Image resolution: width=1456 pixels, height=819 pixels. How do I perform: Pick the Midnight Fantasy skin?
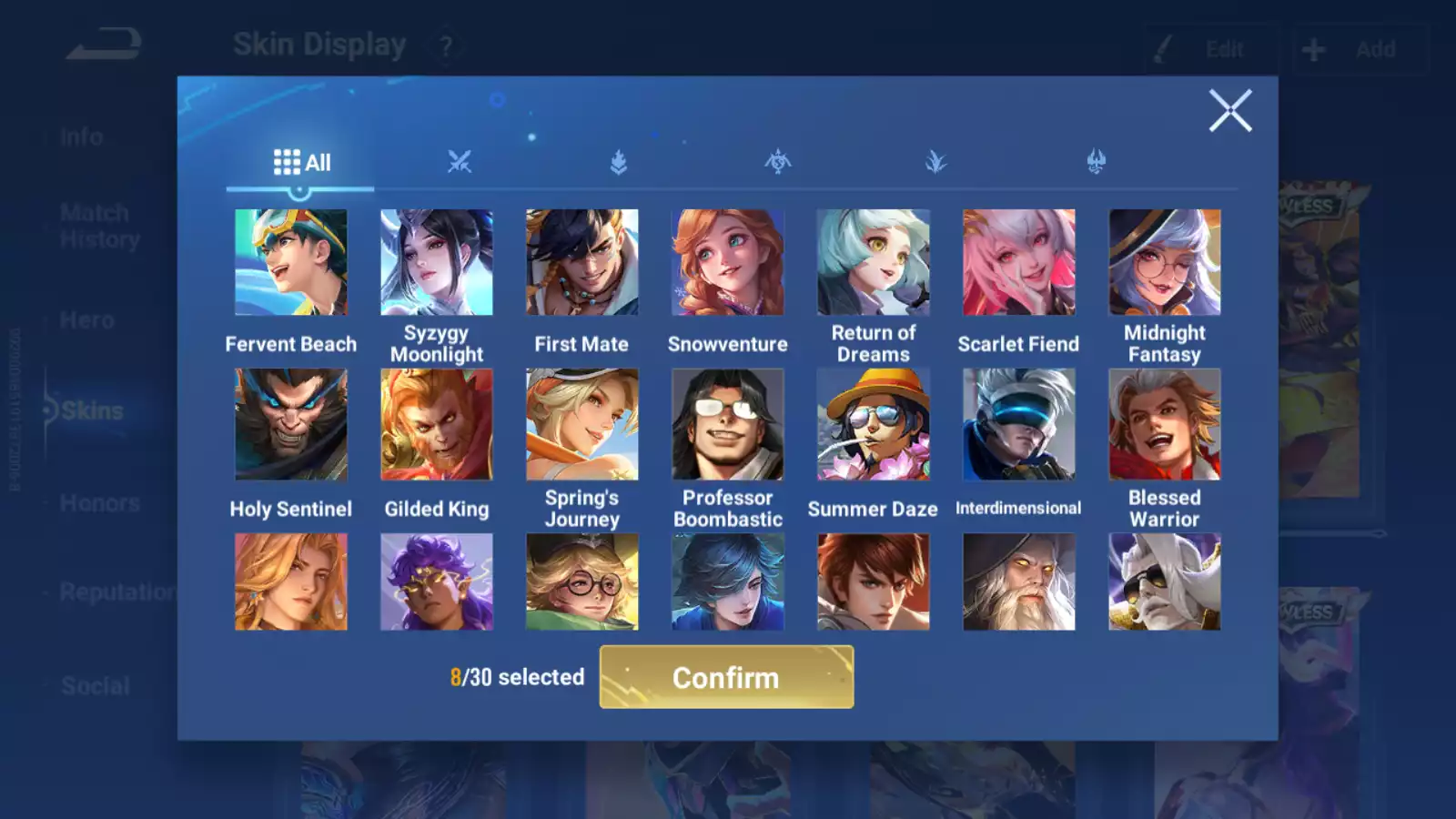pos(1165,262)
